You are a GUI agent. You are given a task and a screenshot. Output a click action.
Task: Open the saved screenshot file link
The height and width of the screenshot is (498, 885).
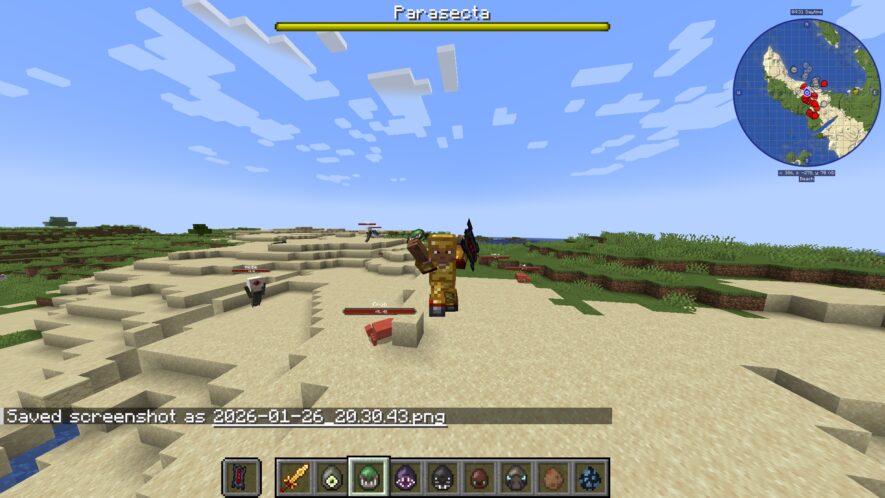click(329, 416)
